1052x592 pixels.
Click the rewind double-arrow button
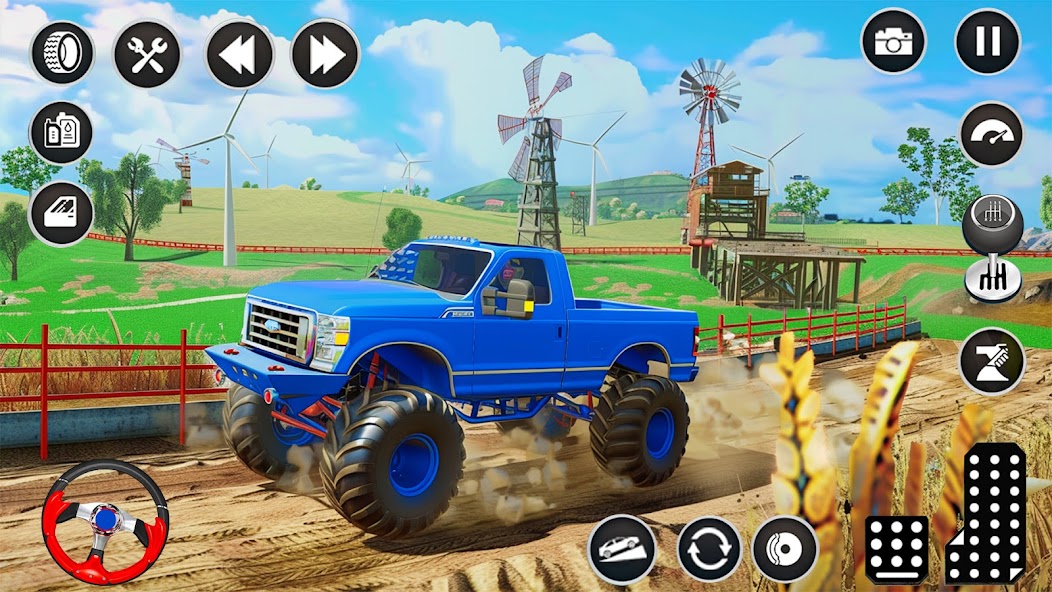(239, 53)
